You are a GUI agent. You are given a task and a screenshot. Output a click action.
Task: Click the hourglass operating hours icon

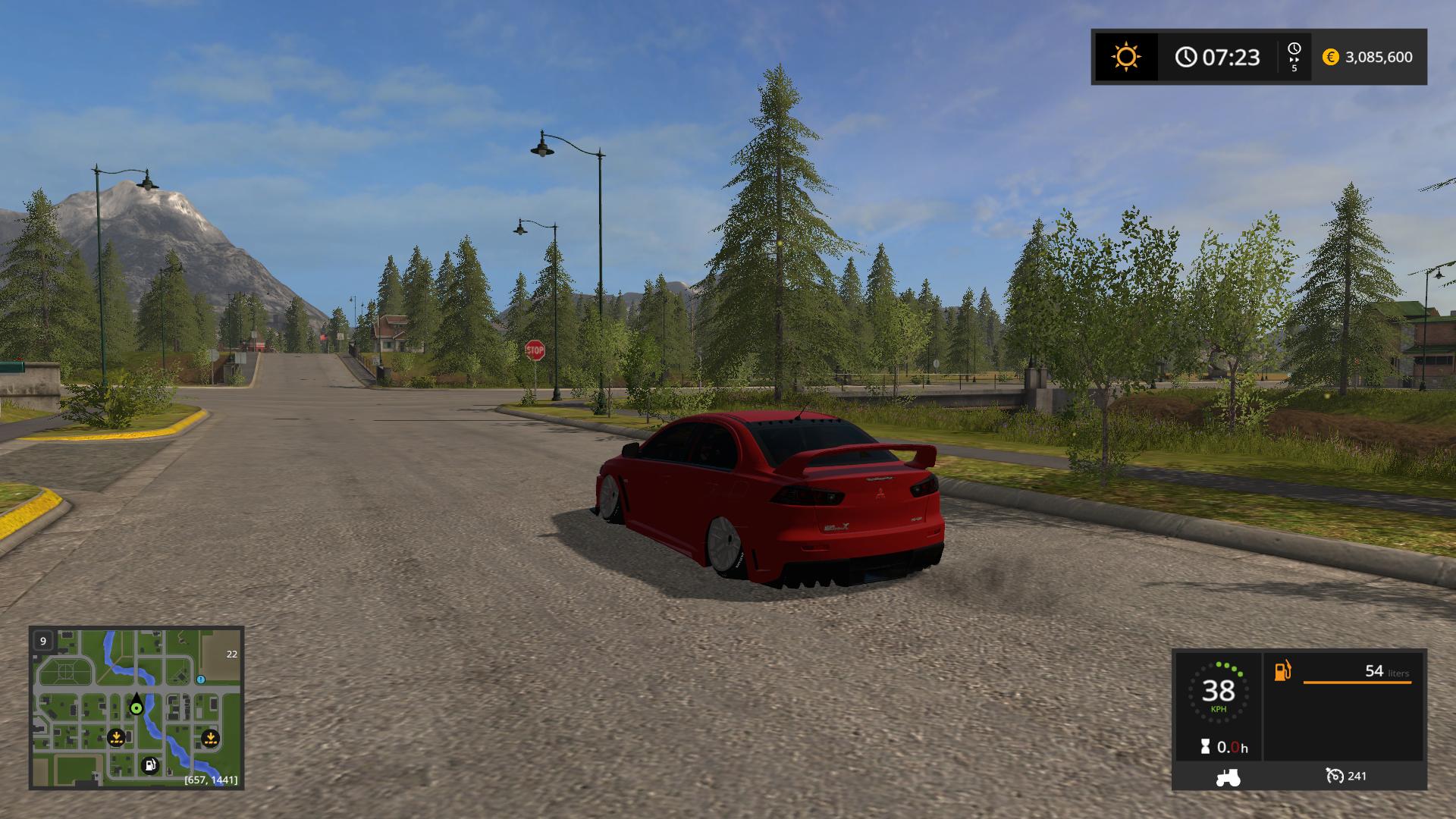click(x=1206, y=747)
